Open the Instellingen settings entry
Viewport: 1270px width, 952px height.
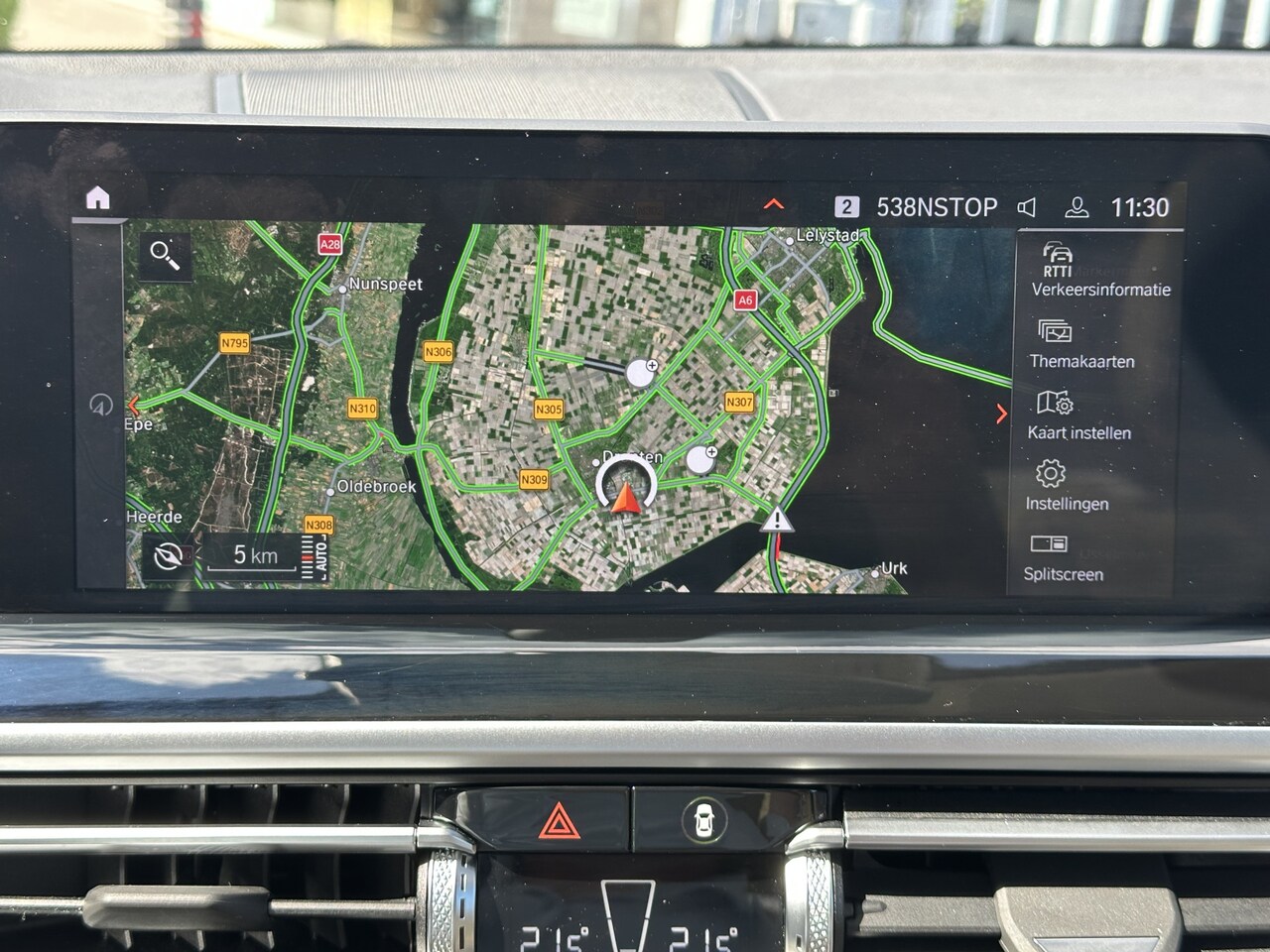(1067, 486)
